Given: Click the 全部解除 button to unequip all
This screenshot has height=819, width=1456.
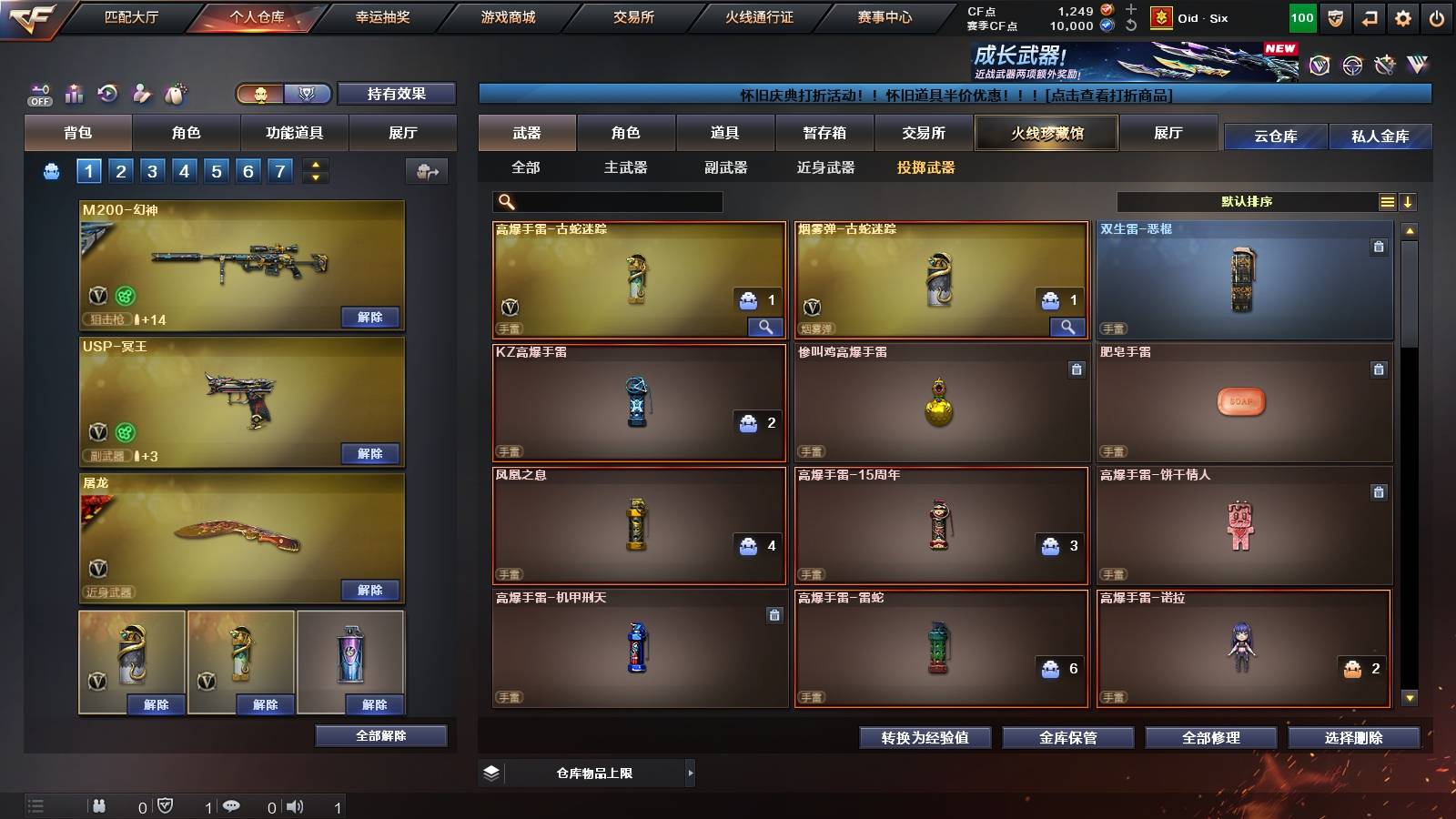Looking at the screenshot, I should pyautogui.click(x=380, y=735).
